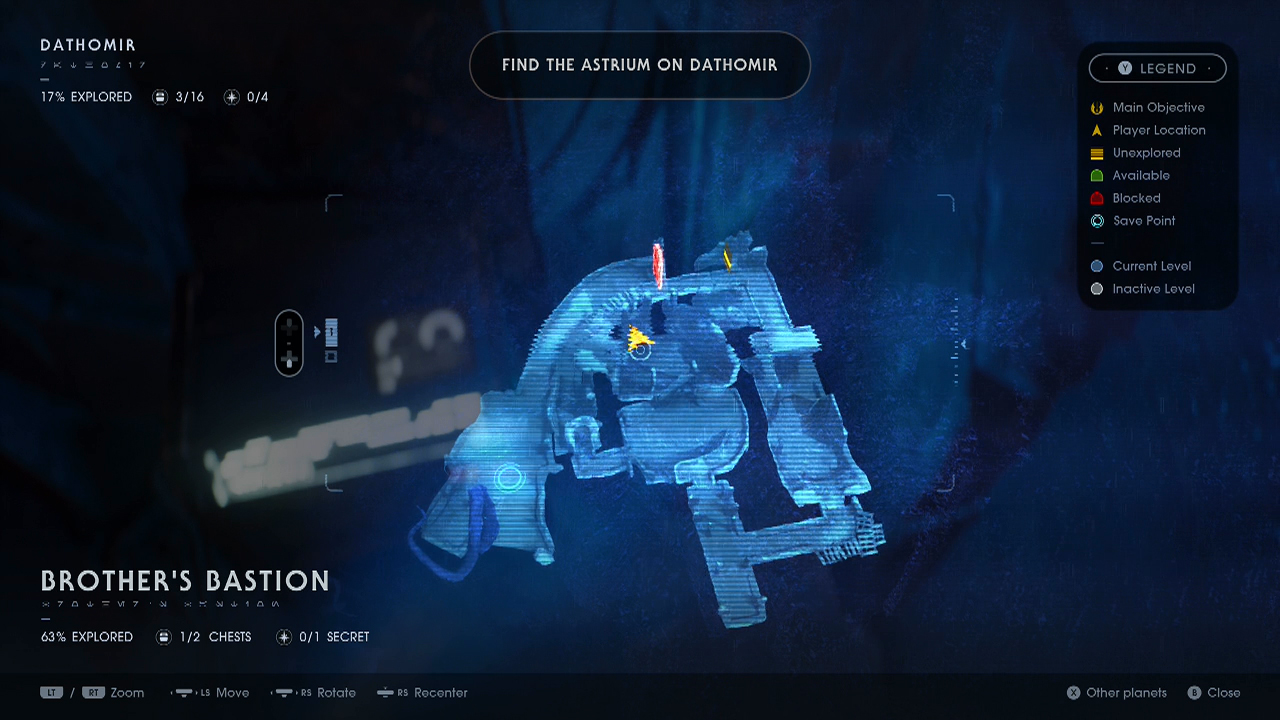Click the Player Location arrow icon in legend
This screenshot has height=720, width=1280.
tap(1096, 130)
